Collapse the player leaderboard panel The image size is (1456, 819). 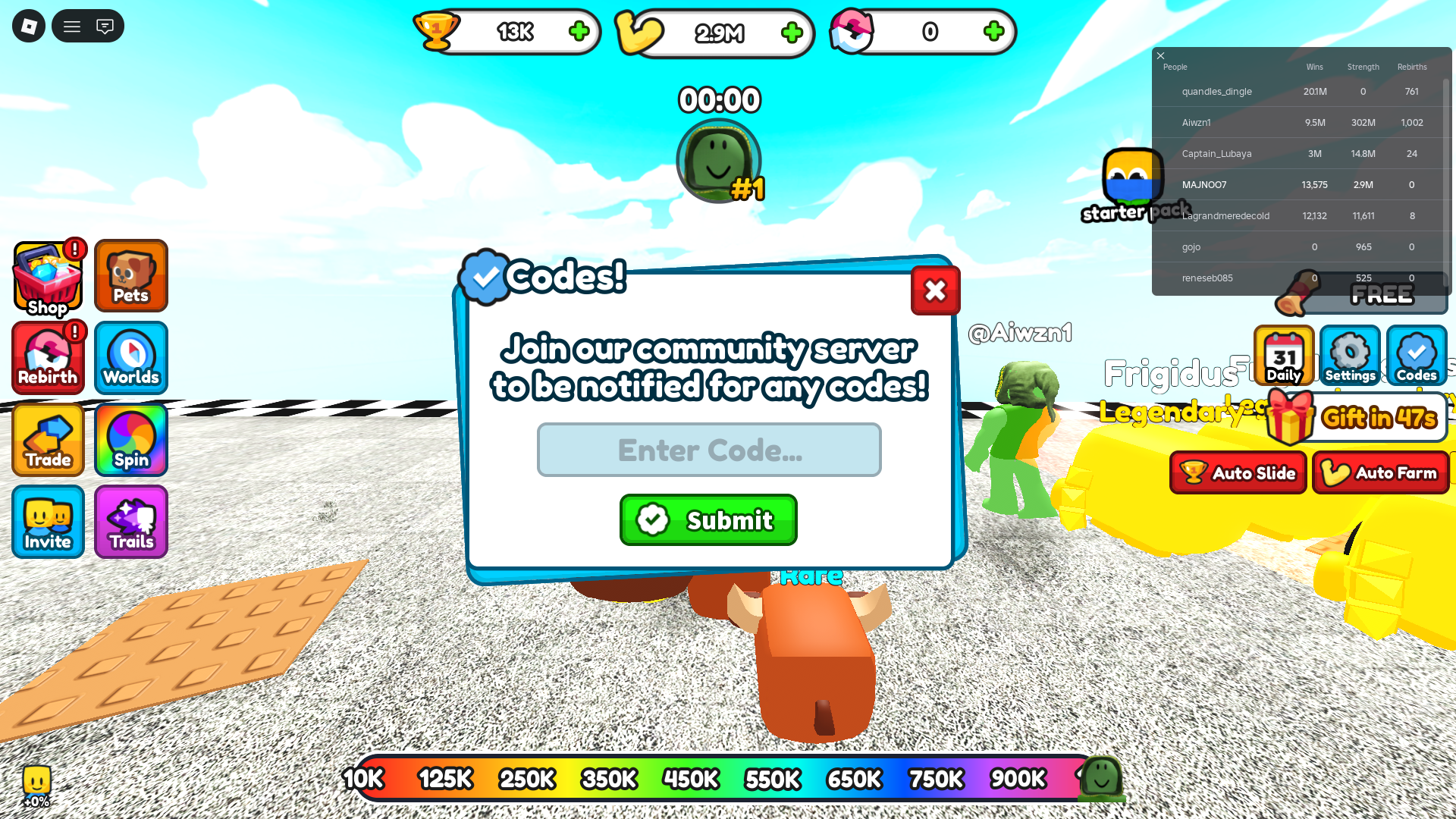click(1160, 55)
